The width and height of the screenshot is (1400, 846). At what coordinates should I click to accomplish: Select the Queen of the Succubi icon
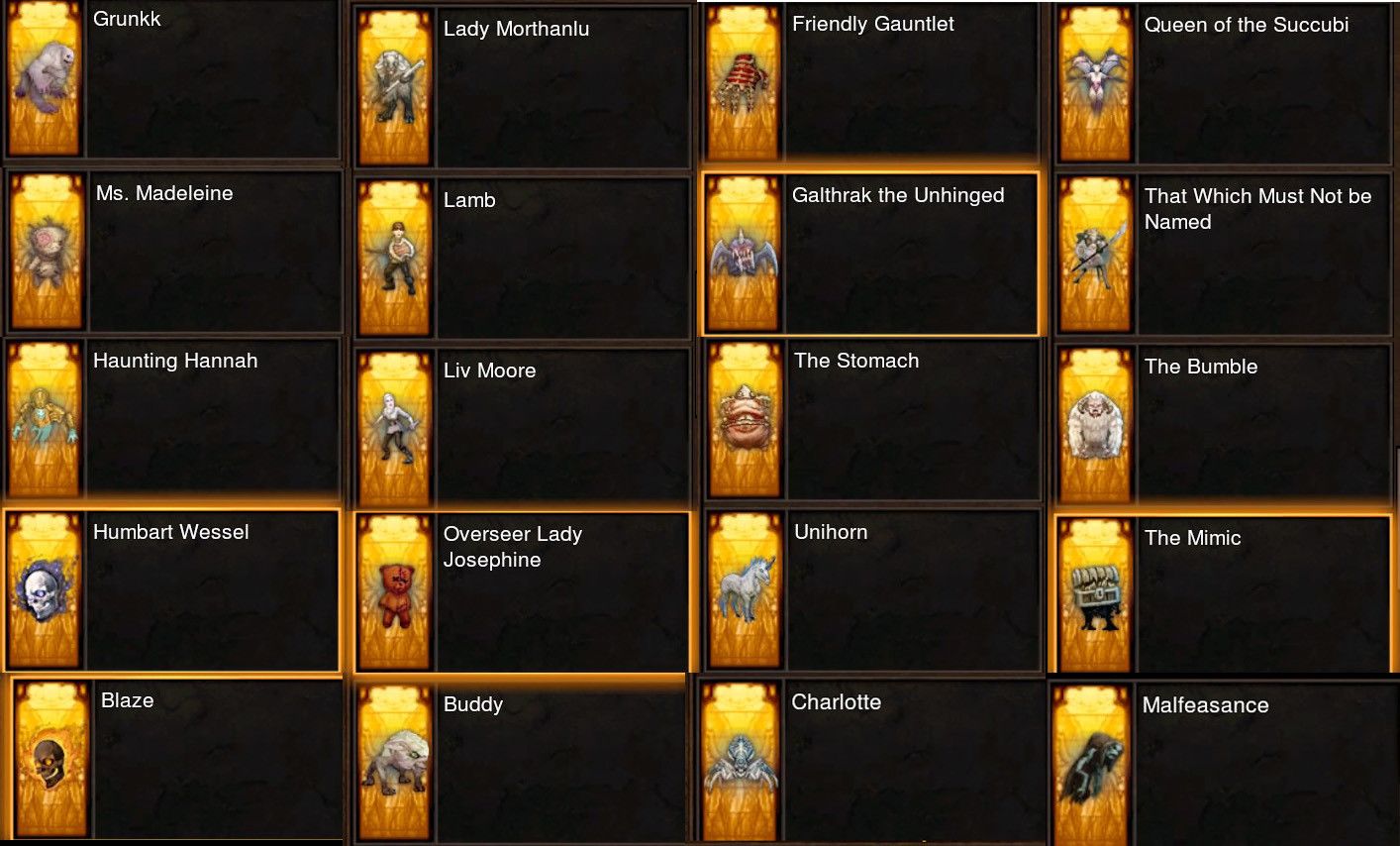coord(1095,84)
